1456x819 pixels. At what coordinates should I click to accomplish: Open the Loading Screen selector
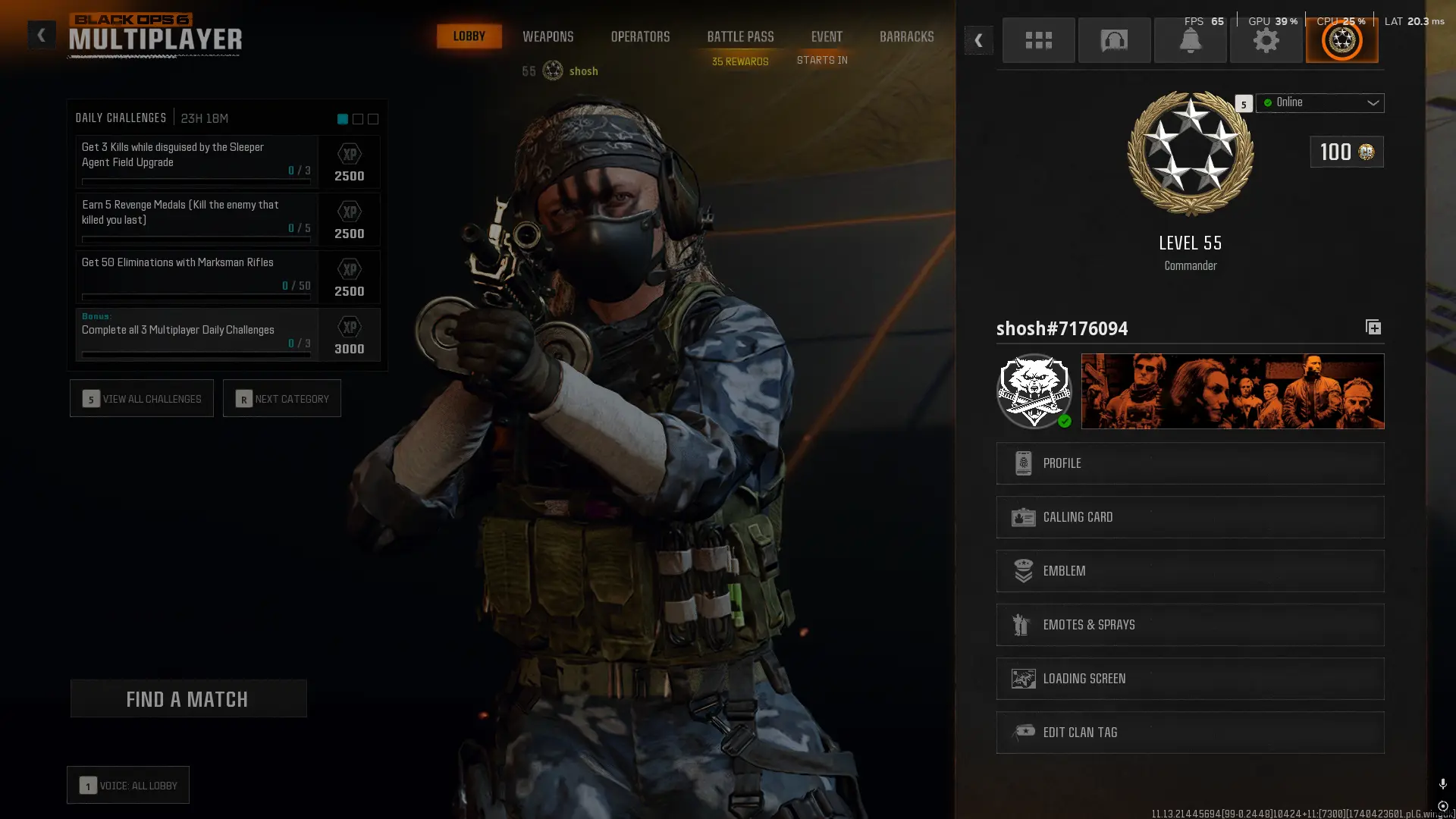(x=1189, y=678)
